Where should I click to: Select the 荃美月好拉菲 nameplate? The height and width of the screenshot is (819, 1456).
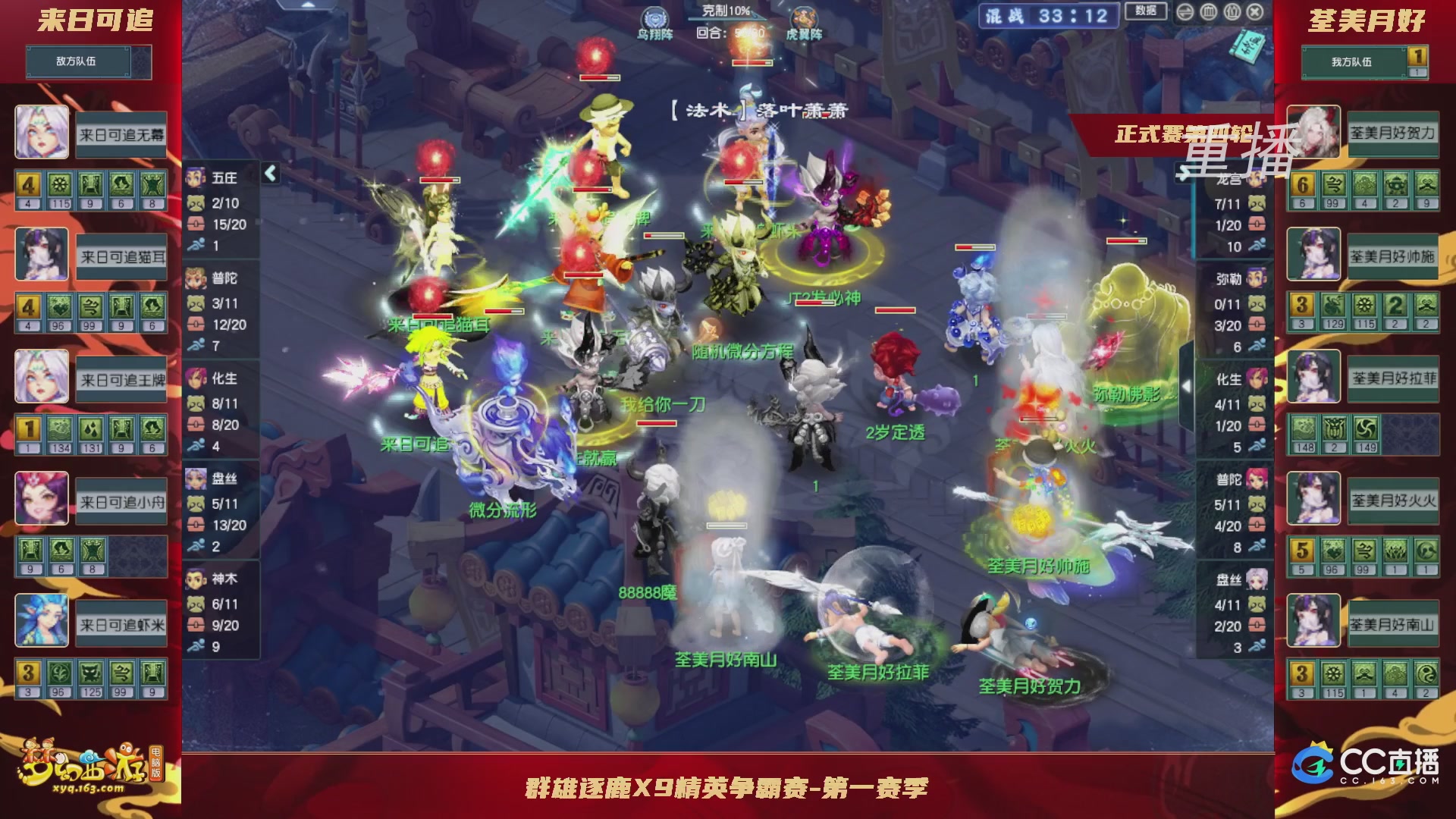(x=1393, y=377)
